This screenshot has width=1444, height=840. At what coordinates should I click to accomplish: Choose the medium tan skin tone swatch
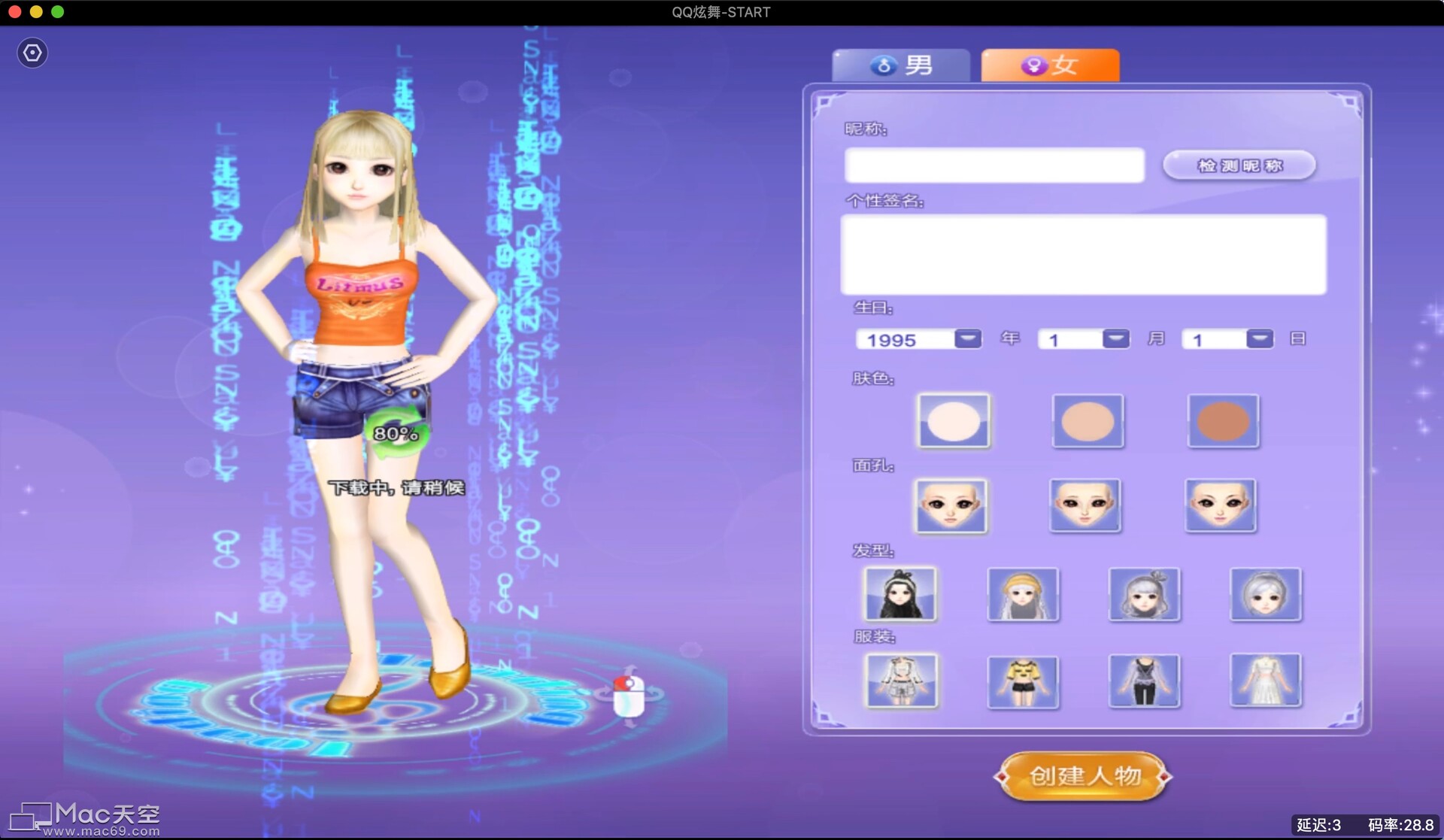(x=1088, y=421)
